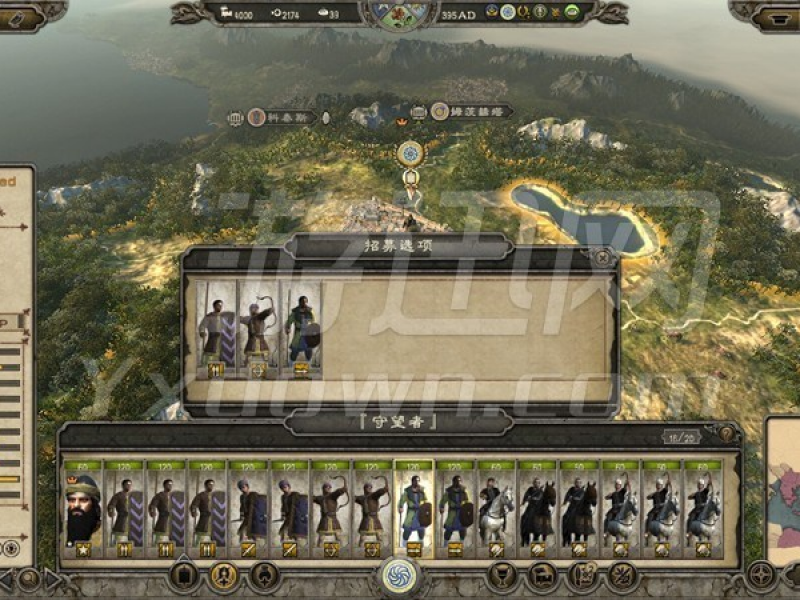The image size is (800, 600).
Task: Open the seasonal faction wheel at top center
Action: tap(399, 12)
